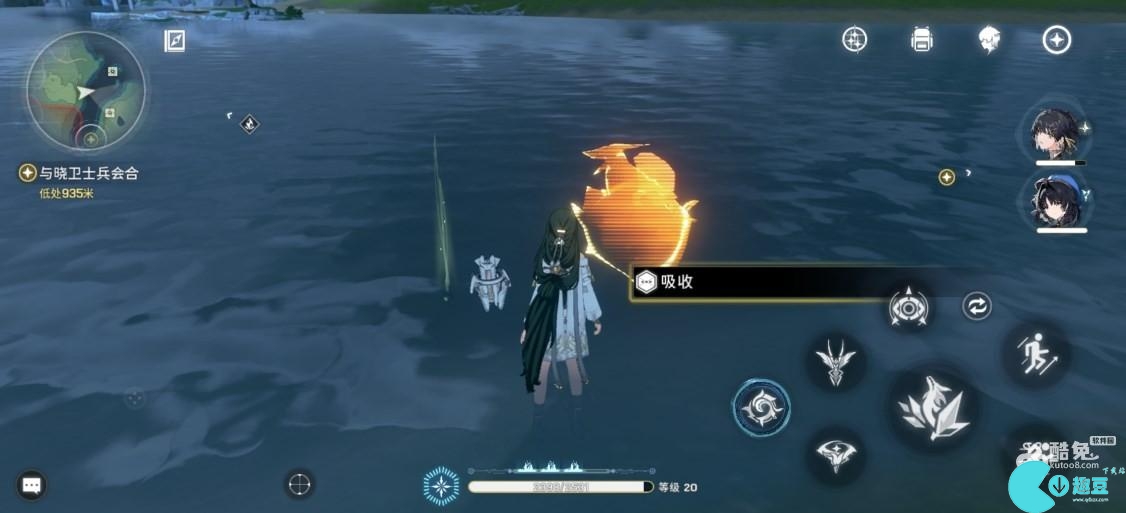This screenshot has height=513, width=1126.
Task: Open the circular minimap
Action: coord(86,90)
